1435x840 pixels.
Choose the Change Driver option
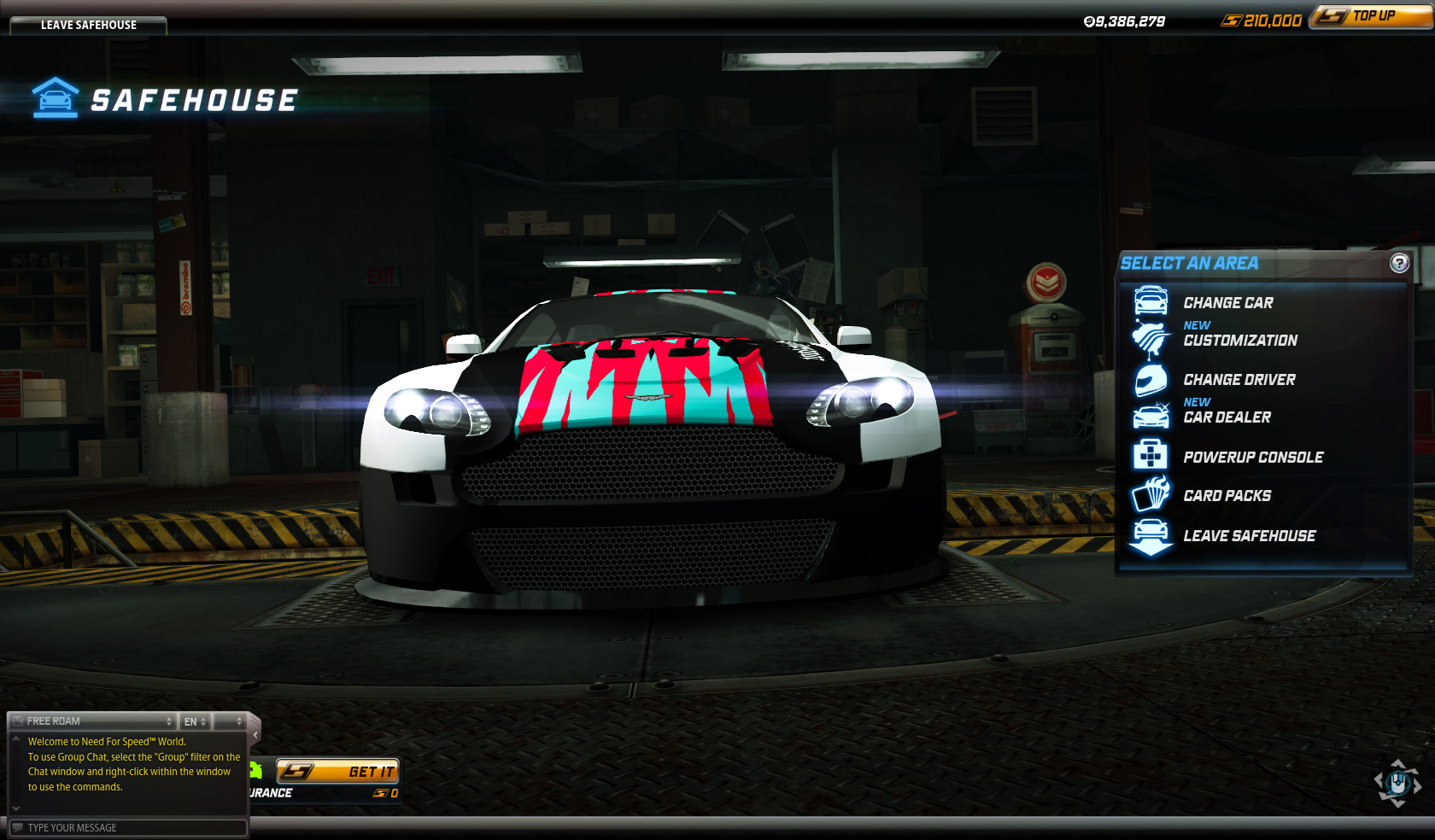(1239, 380)
